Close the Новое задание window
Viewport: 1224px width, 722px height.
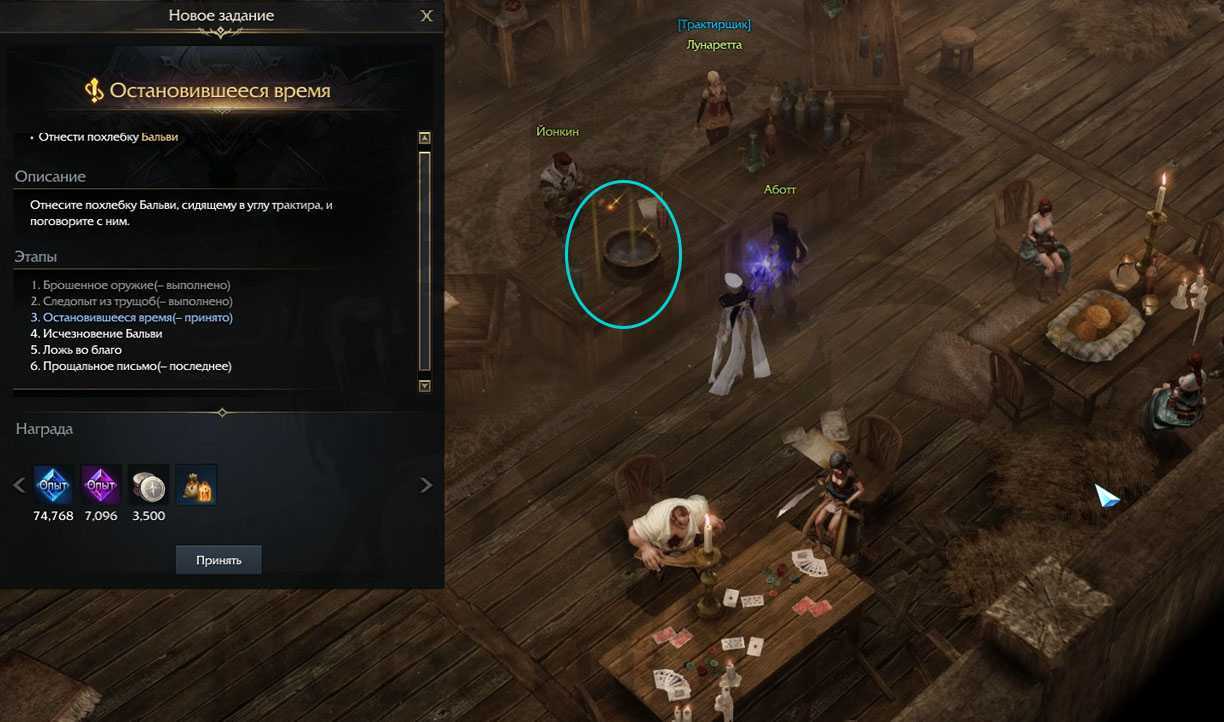tap(427, 16)
